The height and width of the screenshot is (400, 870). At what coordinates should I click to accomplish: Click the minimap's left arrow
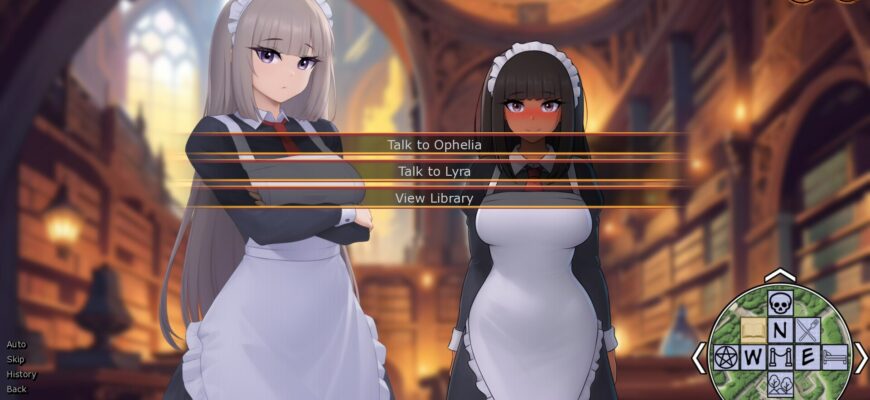(x=701, y=356)
